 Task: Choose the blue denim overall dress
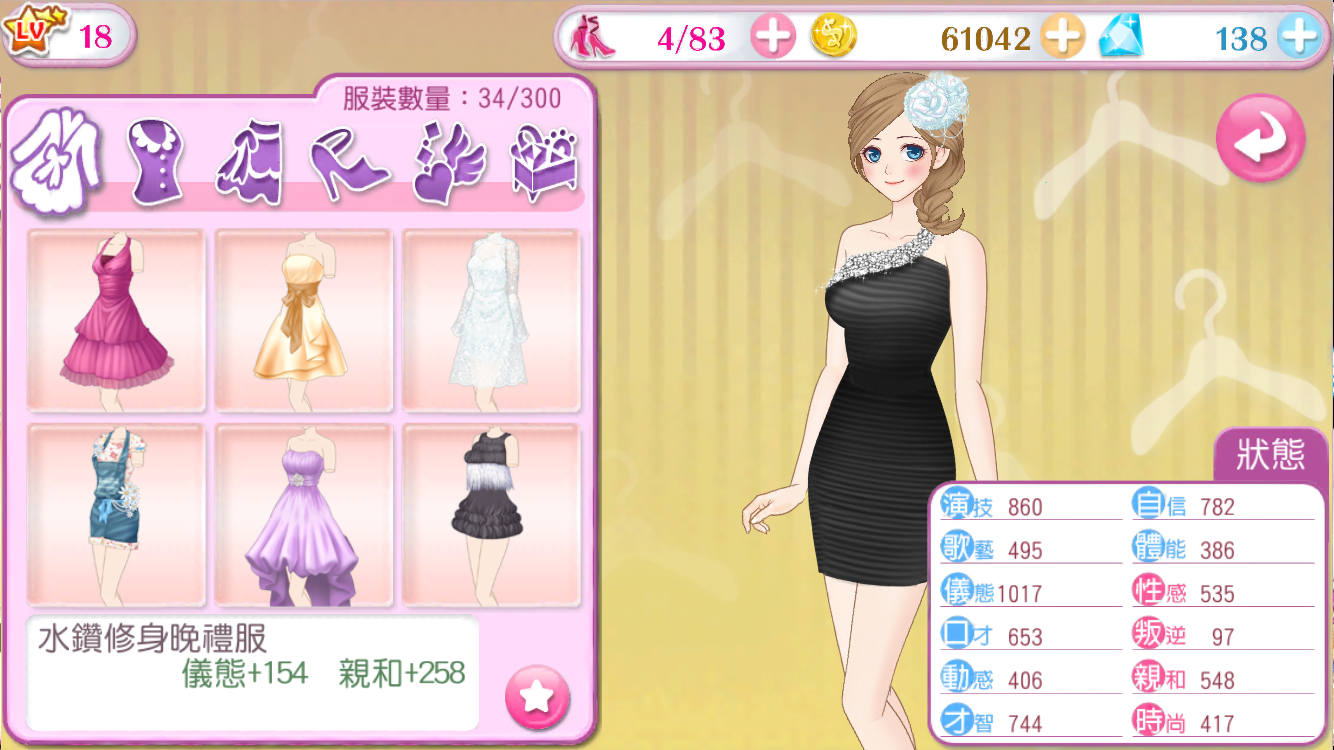click(x=116, y=515)
